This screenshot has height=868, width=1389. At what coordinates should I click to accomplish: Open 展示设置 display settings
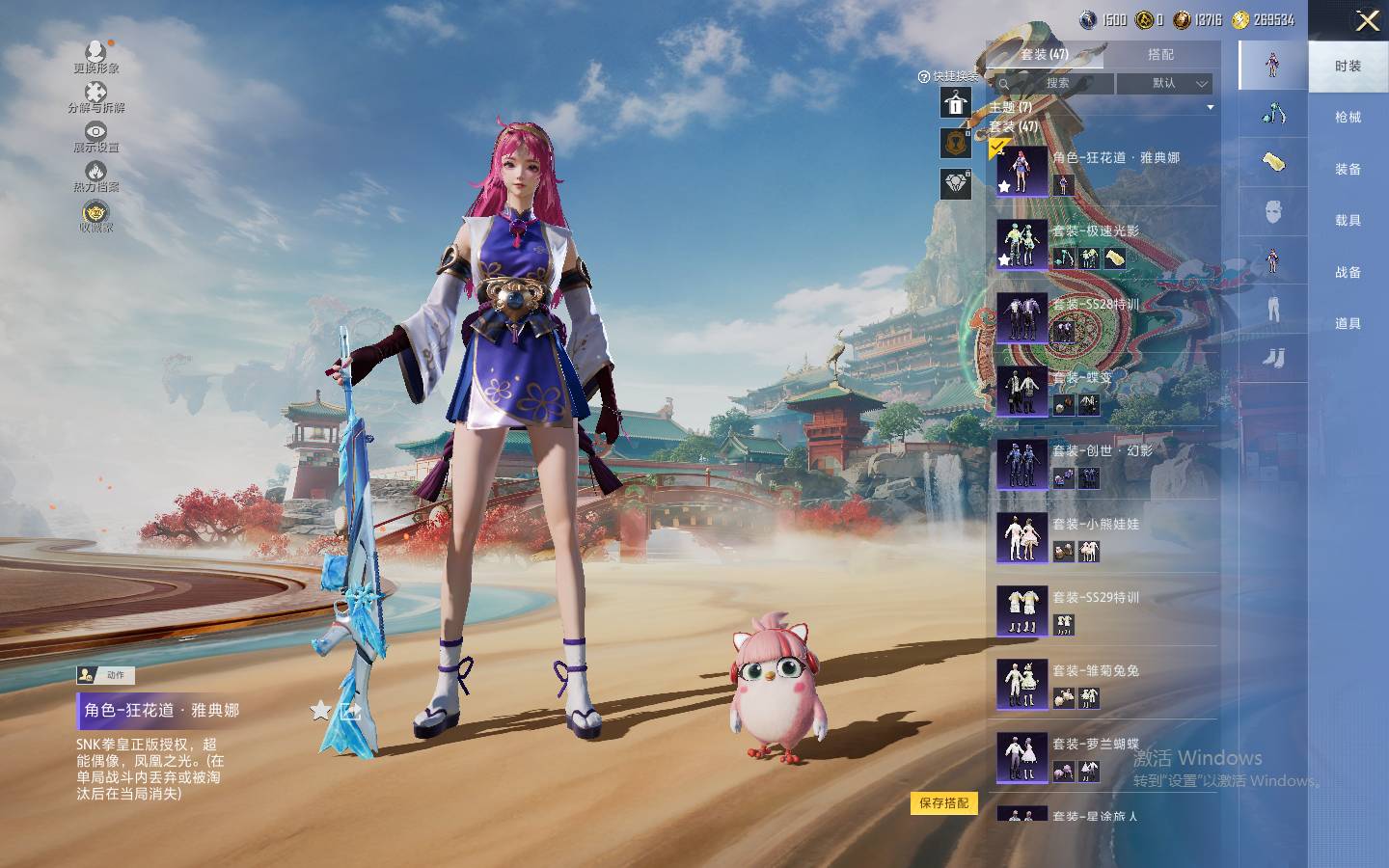(x=95, y=136)
